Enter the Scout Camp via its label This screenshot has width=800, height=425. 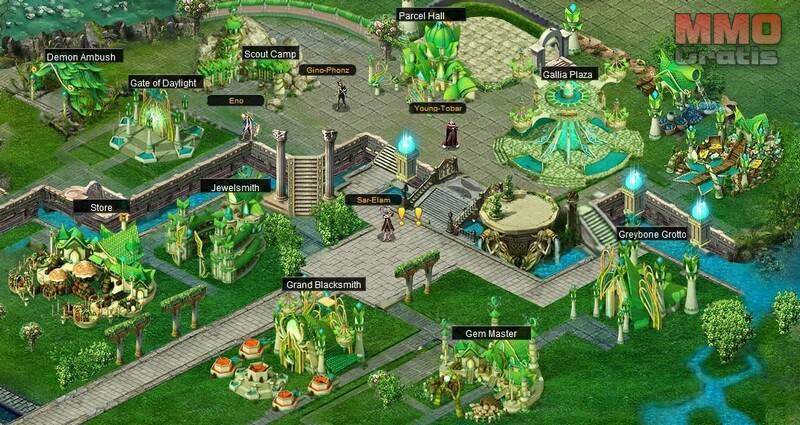(270, 54)
